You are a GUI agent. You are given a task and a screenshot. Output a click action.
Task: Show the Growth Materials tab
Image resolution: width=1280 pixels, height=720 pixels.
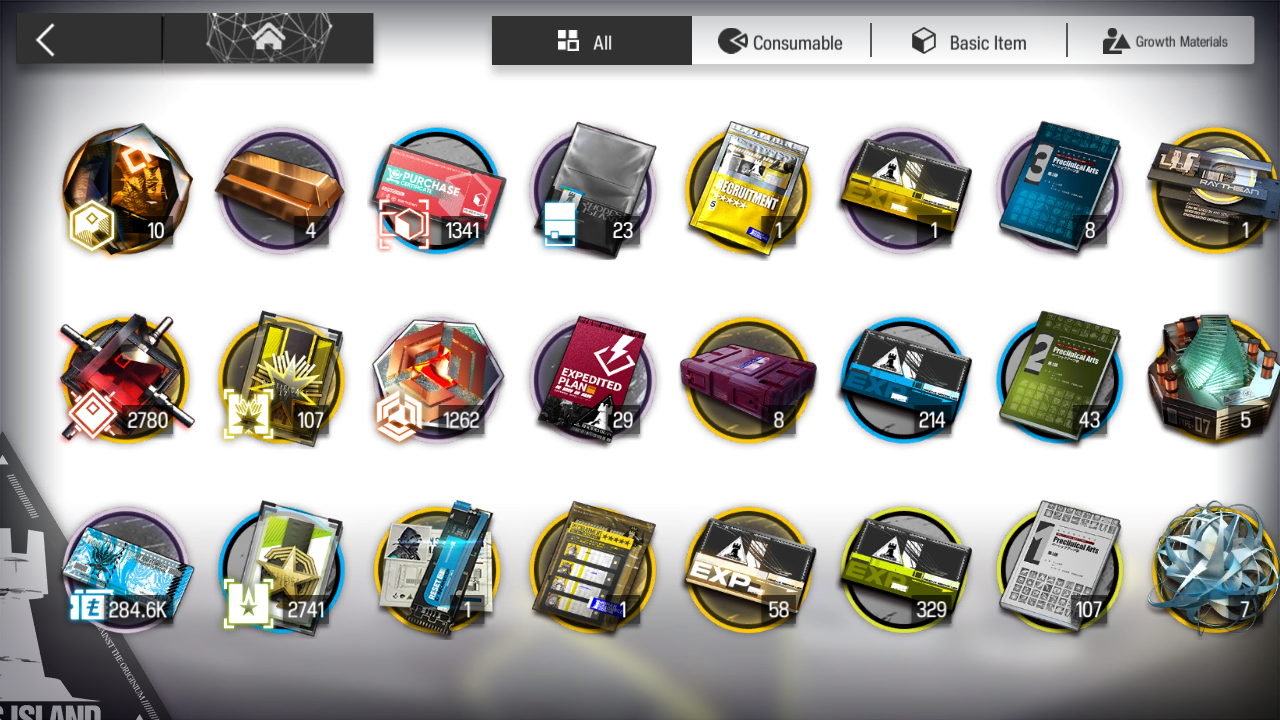tap(1163, 41)
